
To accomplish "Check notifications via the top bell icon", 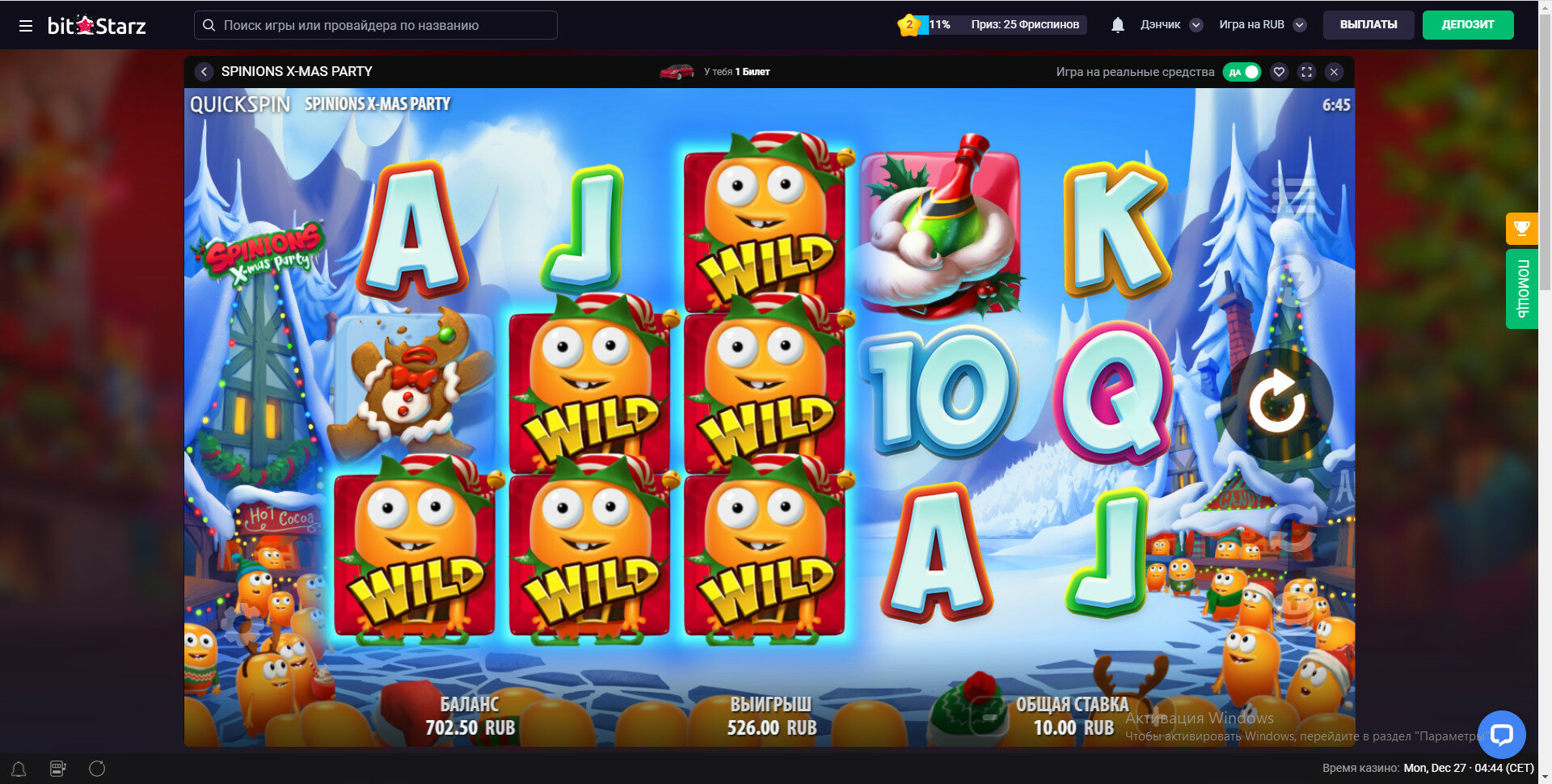I will [x=1117, y=25].
